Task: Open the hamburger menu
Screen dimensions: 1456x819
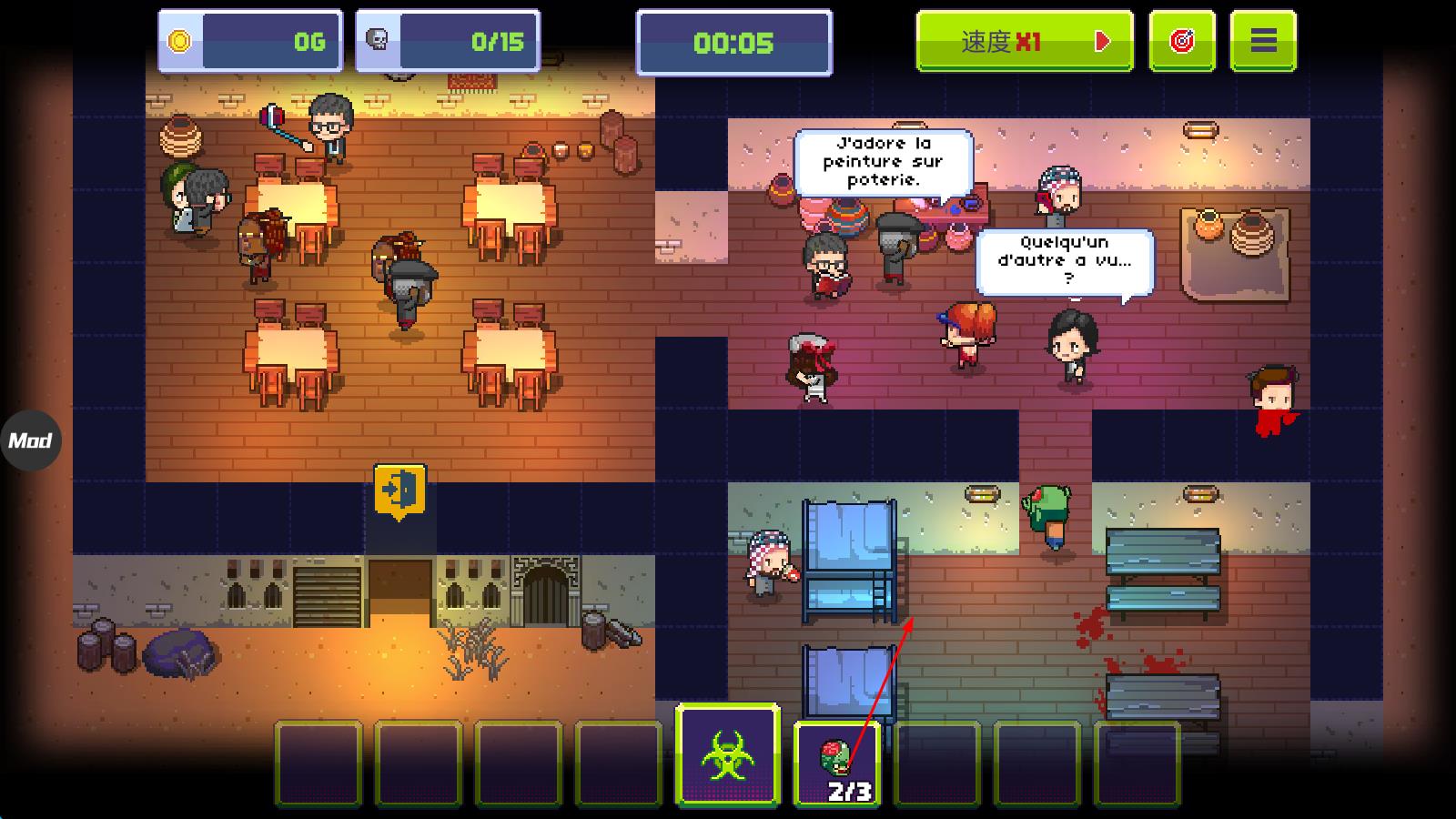Action: (x=1262, y=41)
